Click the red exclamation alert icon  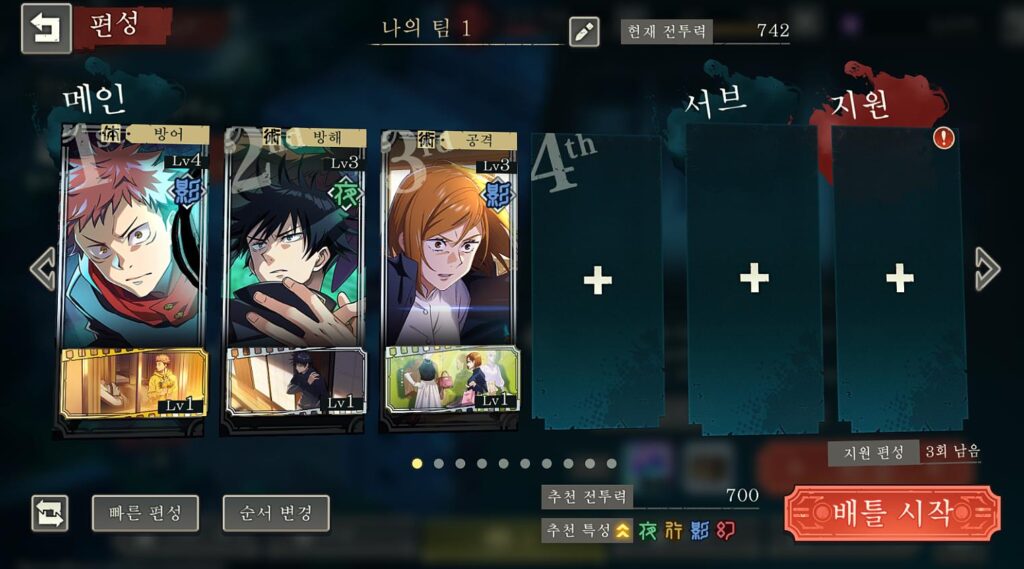point(943,138)
